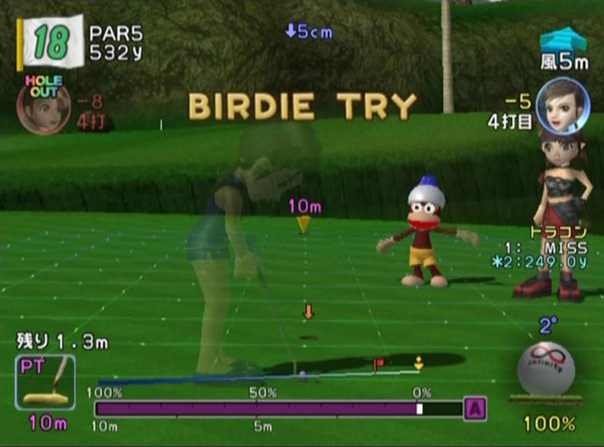
Task: Select the PT putter club icon
Action: [47, 384]
